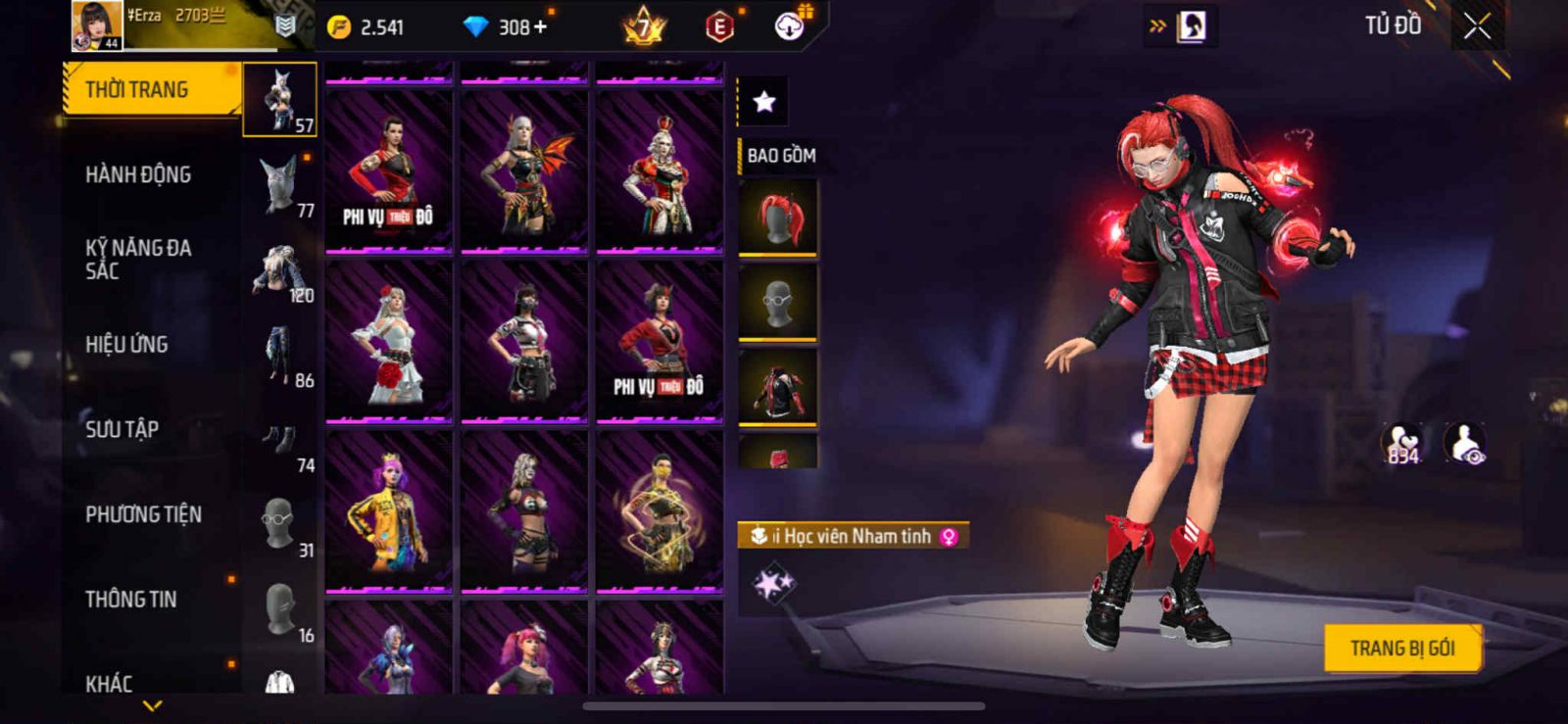Close the Tủ Đồ wardrobe screen
Viewport: 1568px width, 724px height.
1477,27
